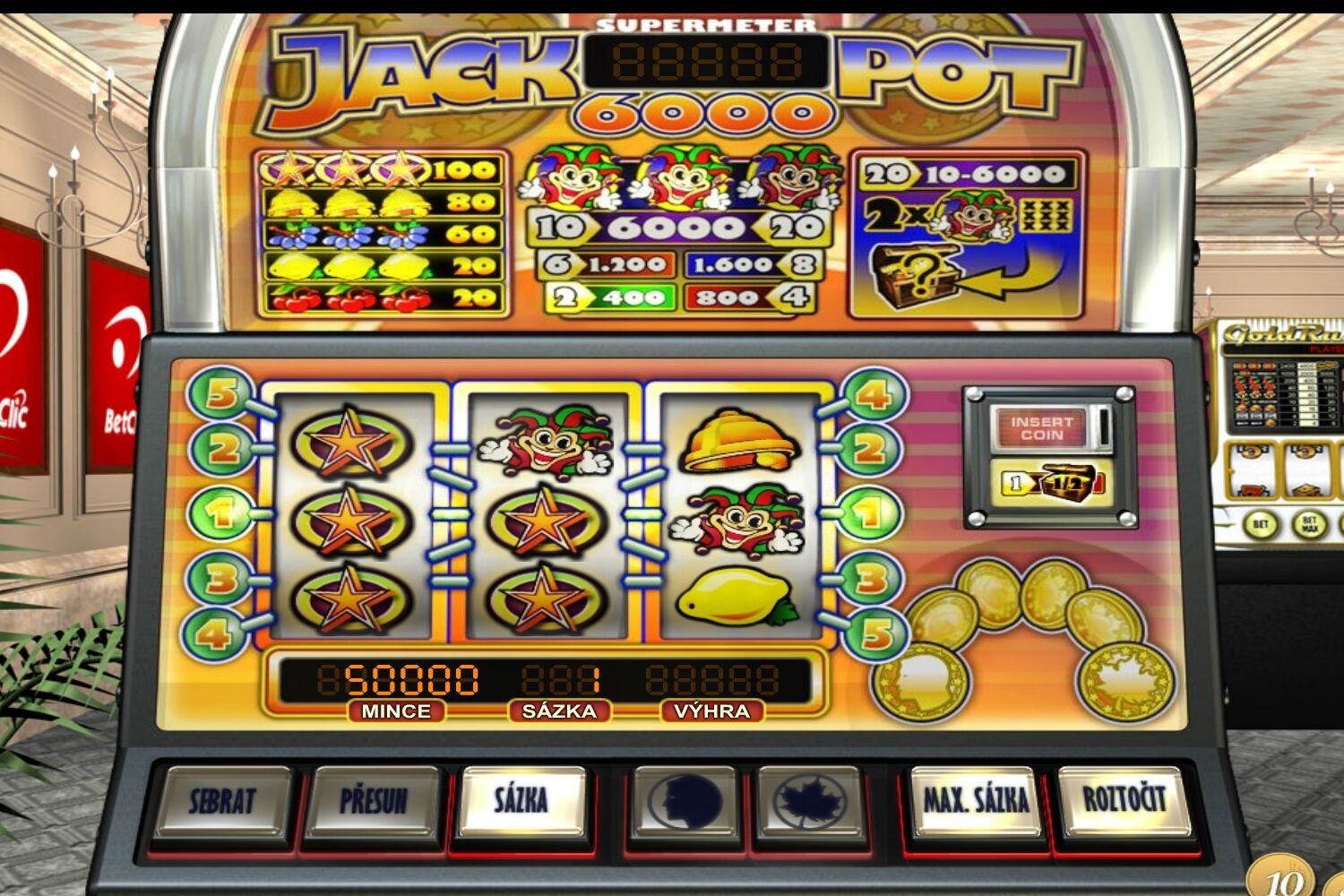The height and width of the screenshot is (896, 1344).
Task: Click the PŘESUN transfer button
Action: click(374, 800)
